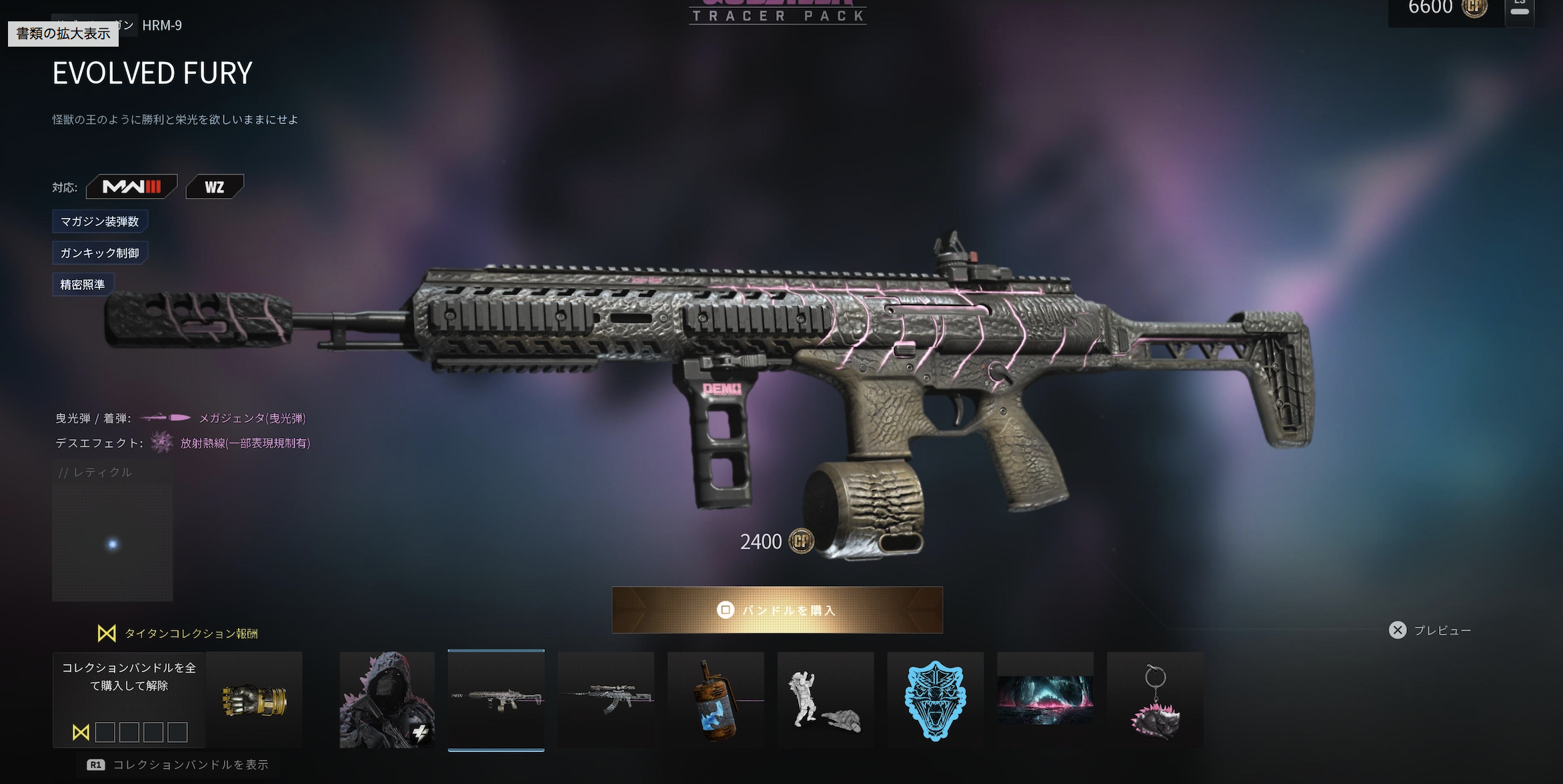The image size is (1563, 784).
Task: Select the gun kick control tag
Action: (x=100, y=253)
